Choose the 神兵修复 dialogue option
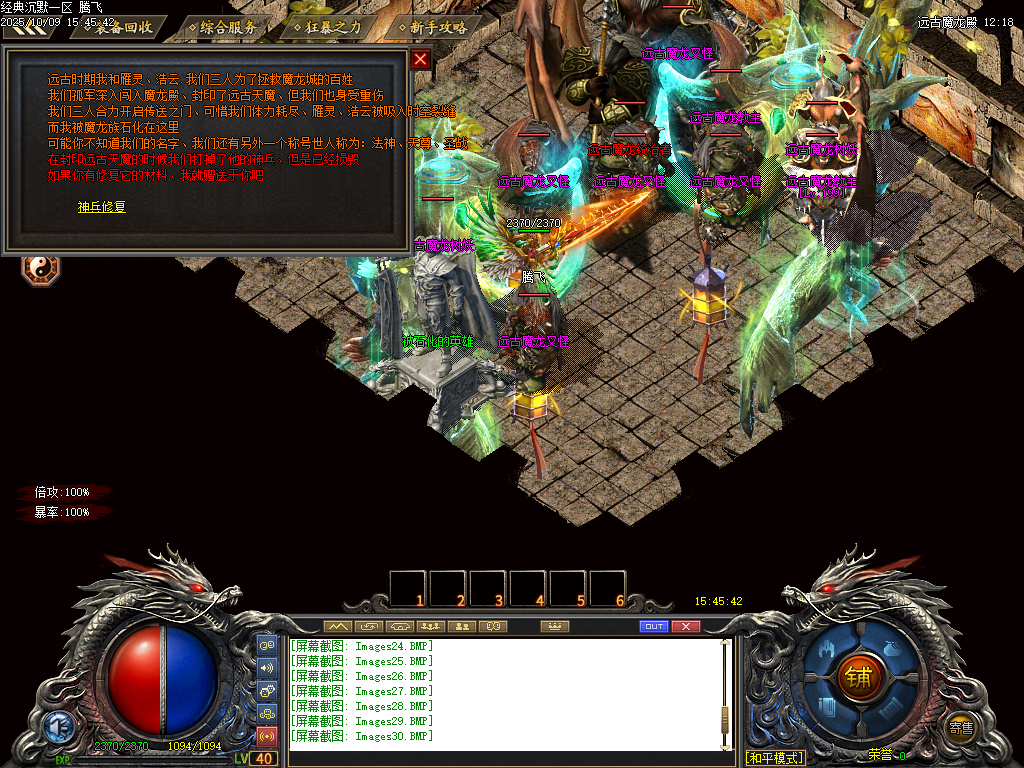The image size is (1024, 768). click(x=102, y=207)
